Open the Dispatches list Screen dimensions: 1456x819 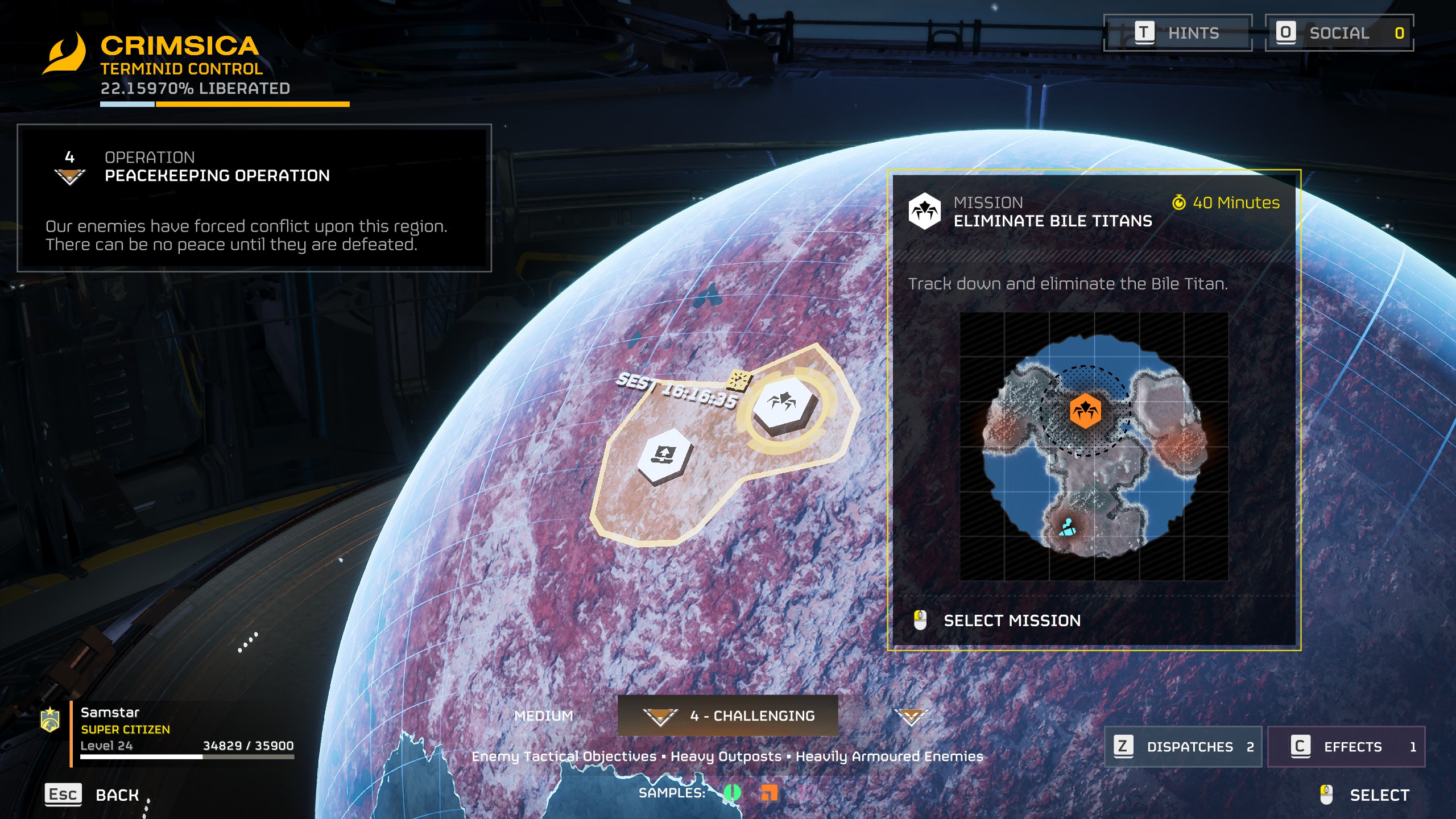pos(1183,747)
